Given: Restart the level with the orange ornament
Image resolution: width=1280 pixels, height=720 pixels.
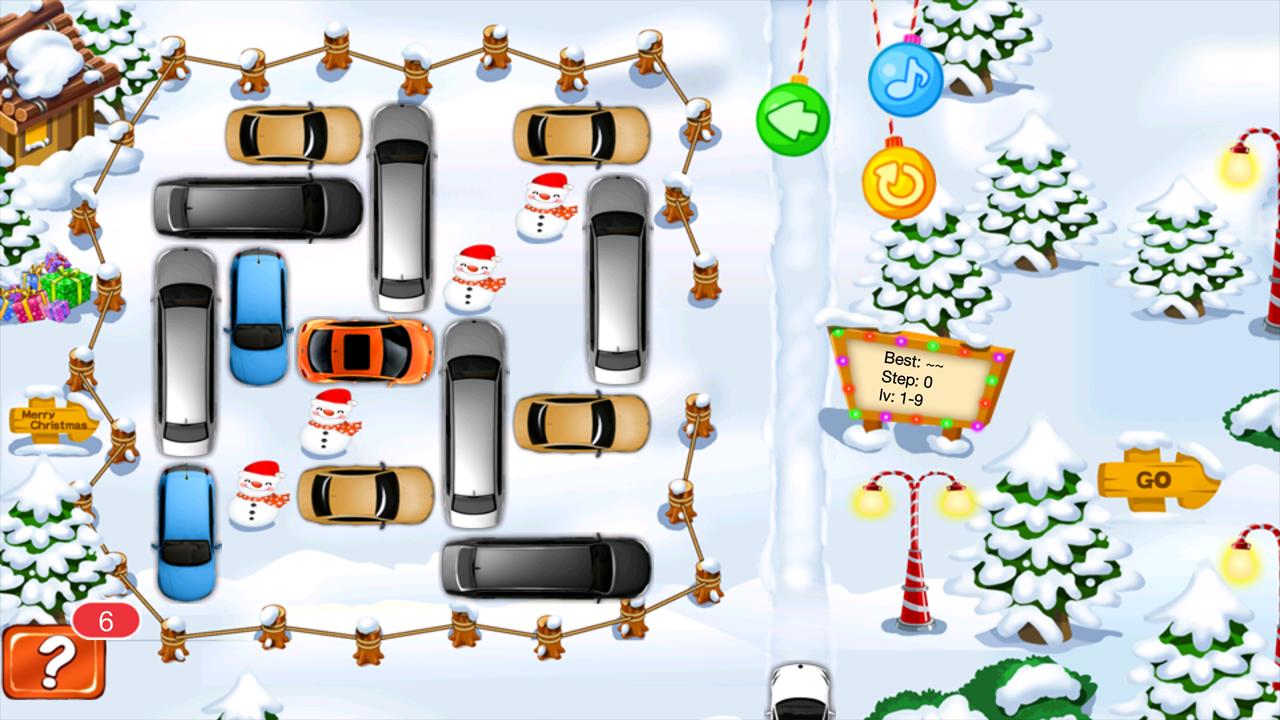Looking at the screenshot, I should click(898, 182).
